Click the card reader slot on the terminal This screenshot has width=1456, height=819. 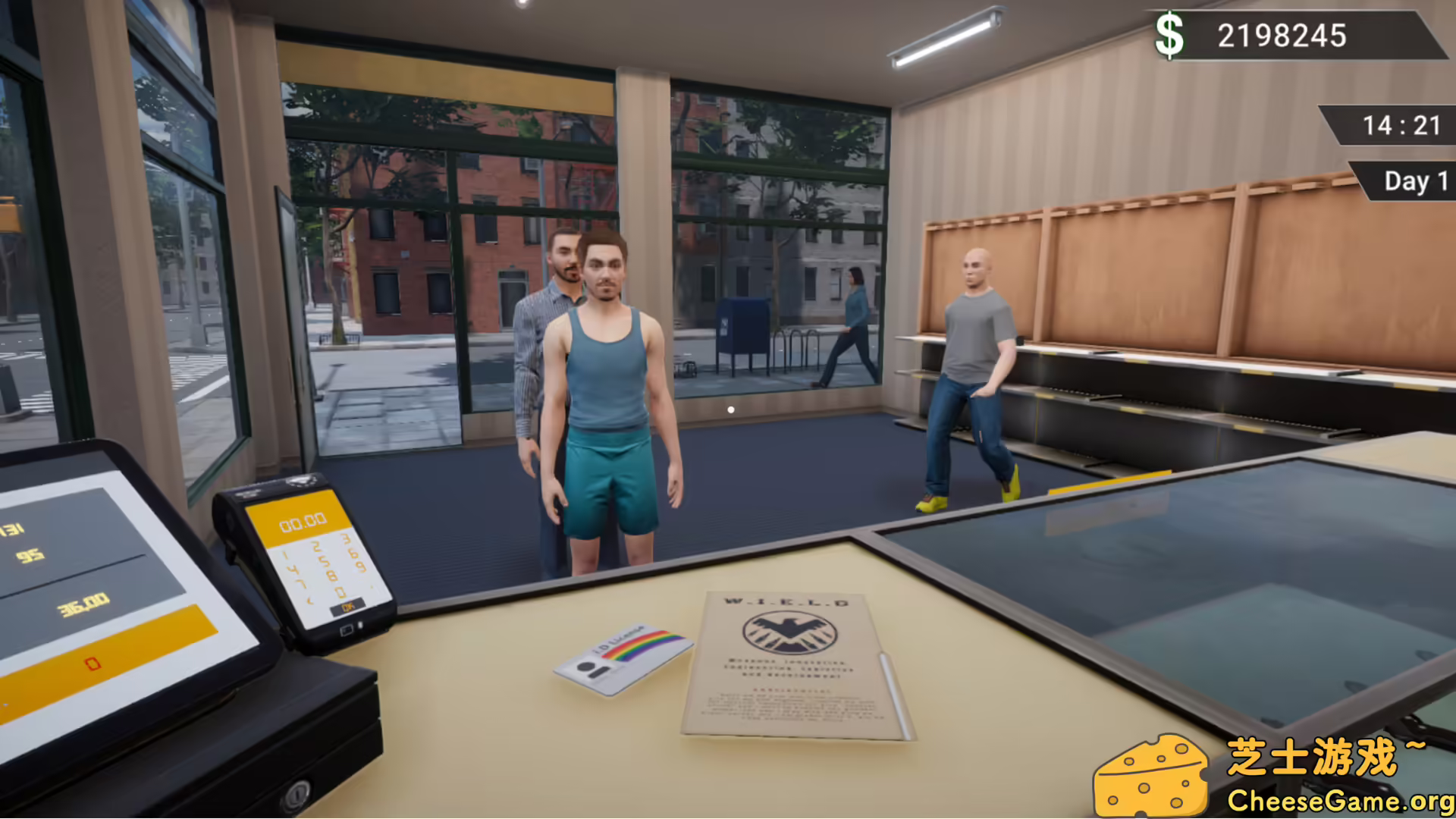click(347, 630)
